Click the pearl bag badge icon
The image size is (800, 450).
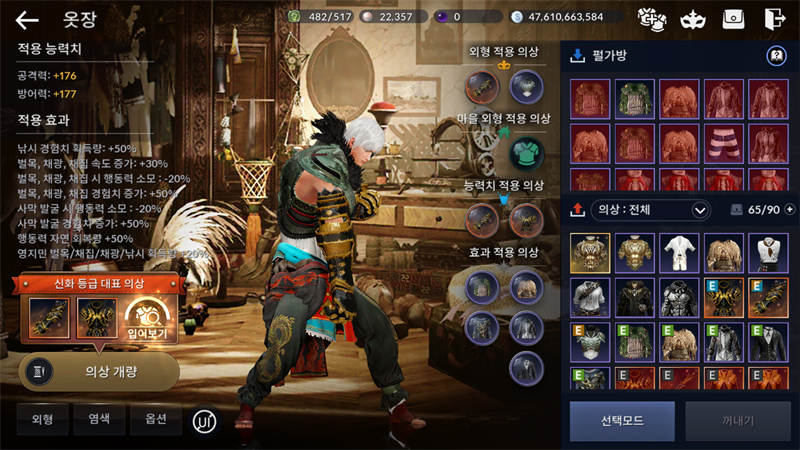point(774,56)
